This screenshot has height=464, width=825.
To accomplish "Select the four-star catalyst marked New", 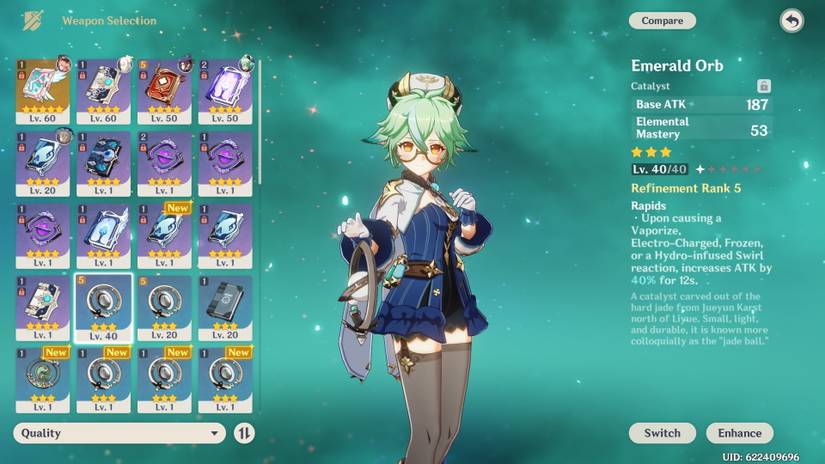I will 165,233.
